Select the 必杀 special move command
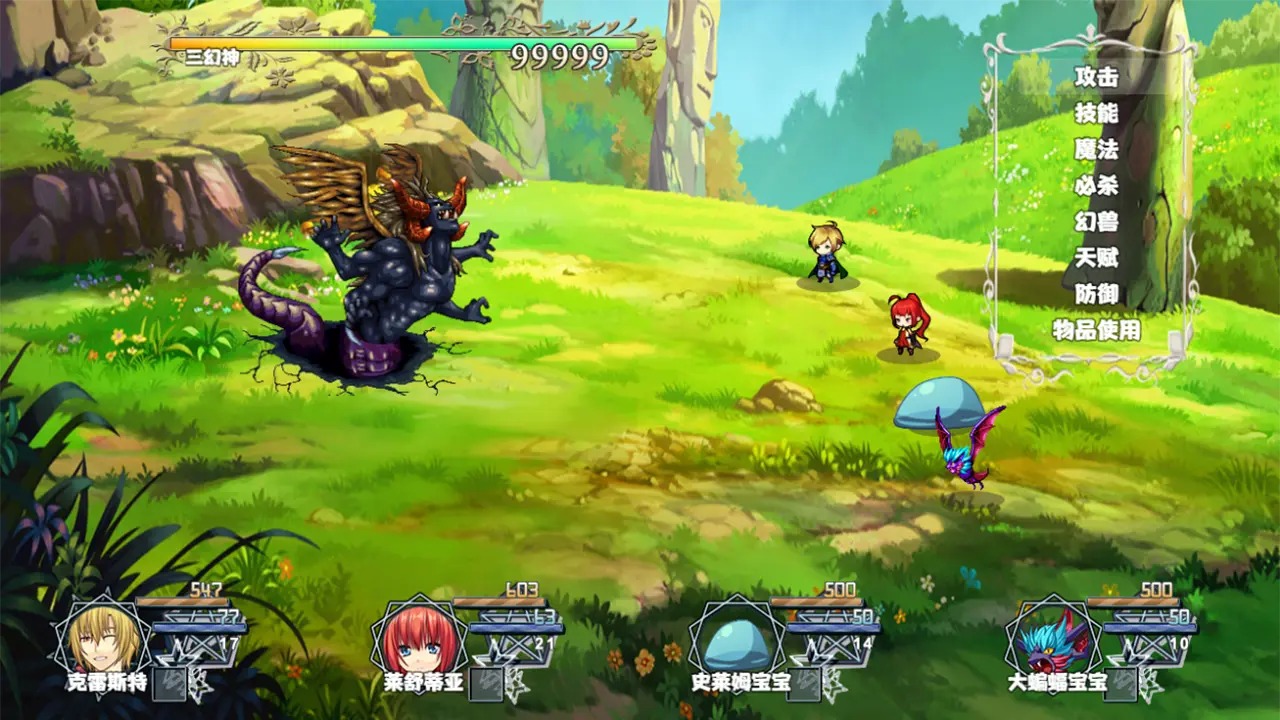This screenshot has height=720, width=1280. pyautogui.click(x=1096, y=186)
